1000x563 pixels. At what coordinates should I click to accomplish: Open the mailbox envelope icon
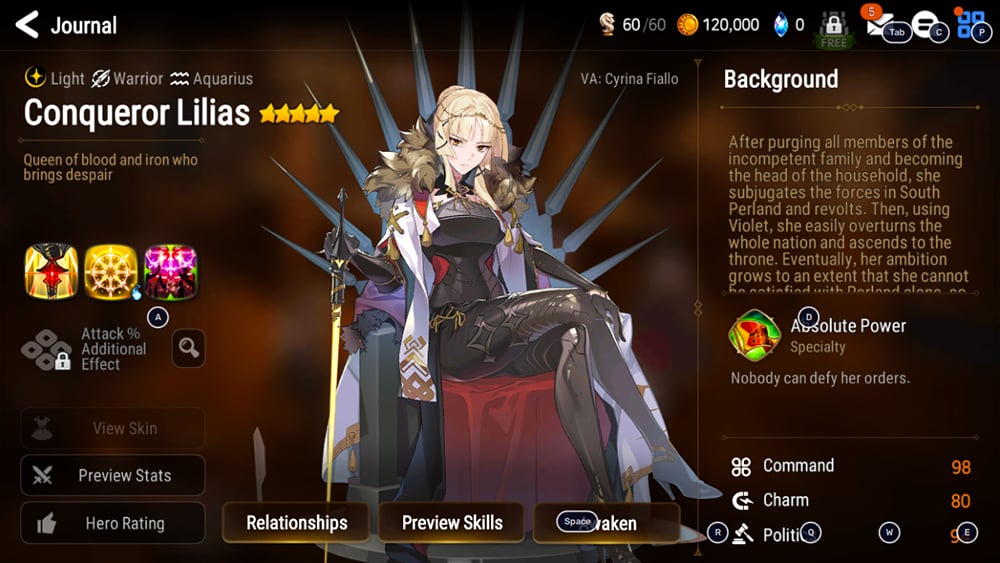880,27
